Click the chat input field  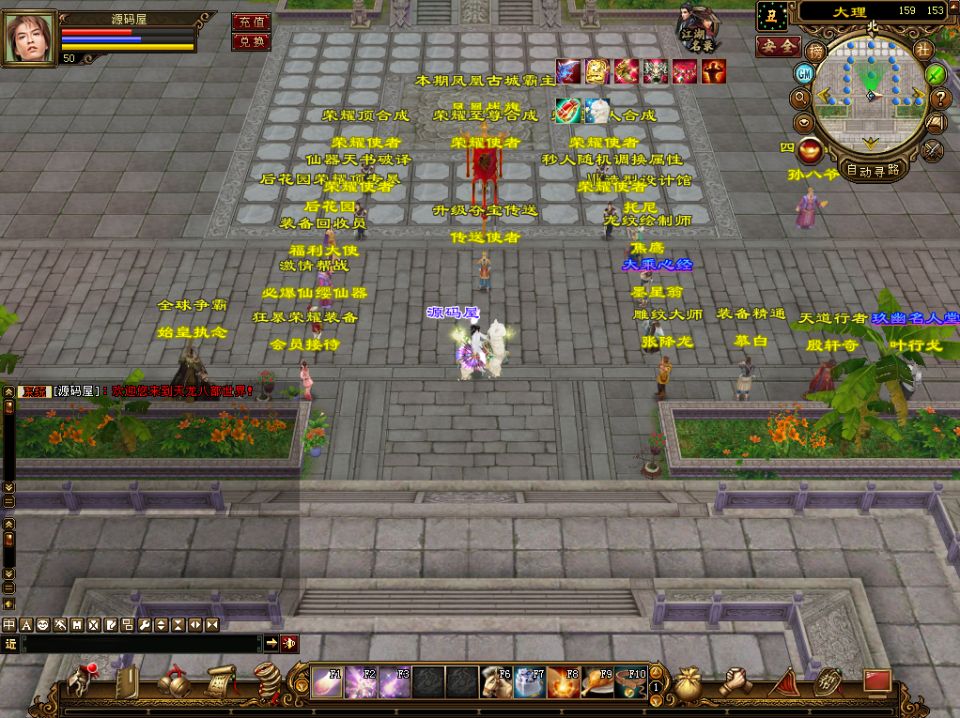pos(142,643)
